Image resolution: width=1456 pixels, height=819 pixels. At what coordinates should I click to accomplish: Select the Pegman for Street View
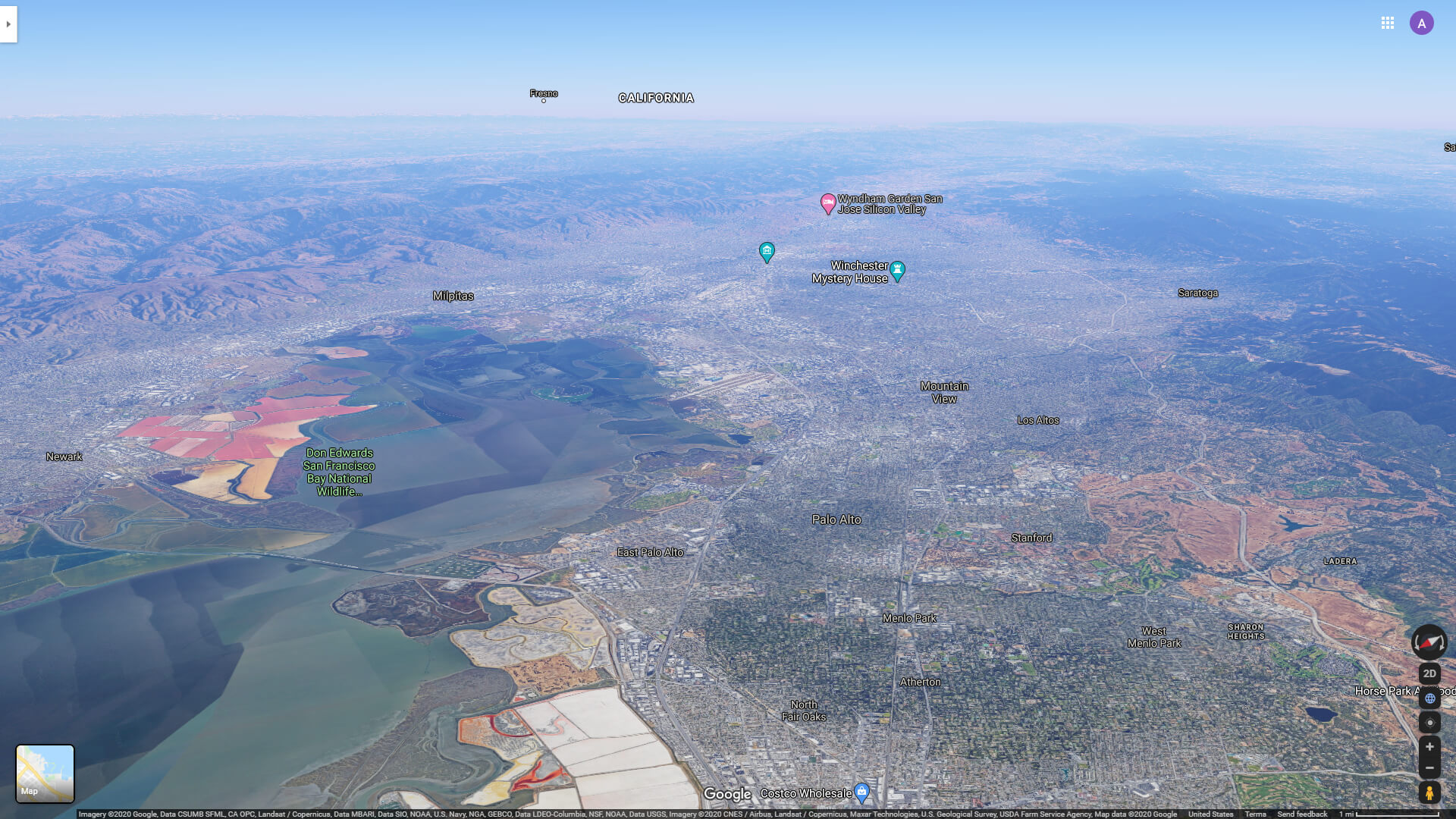(x=1429, y=792)
